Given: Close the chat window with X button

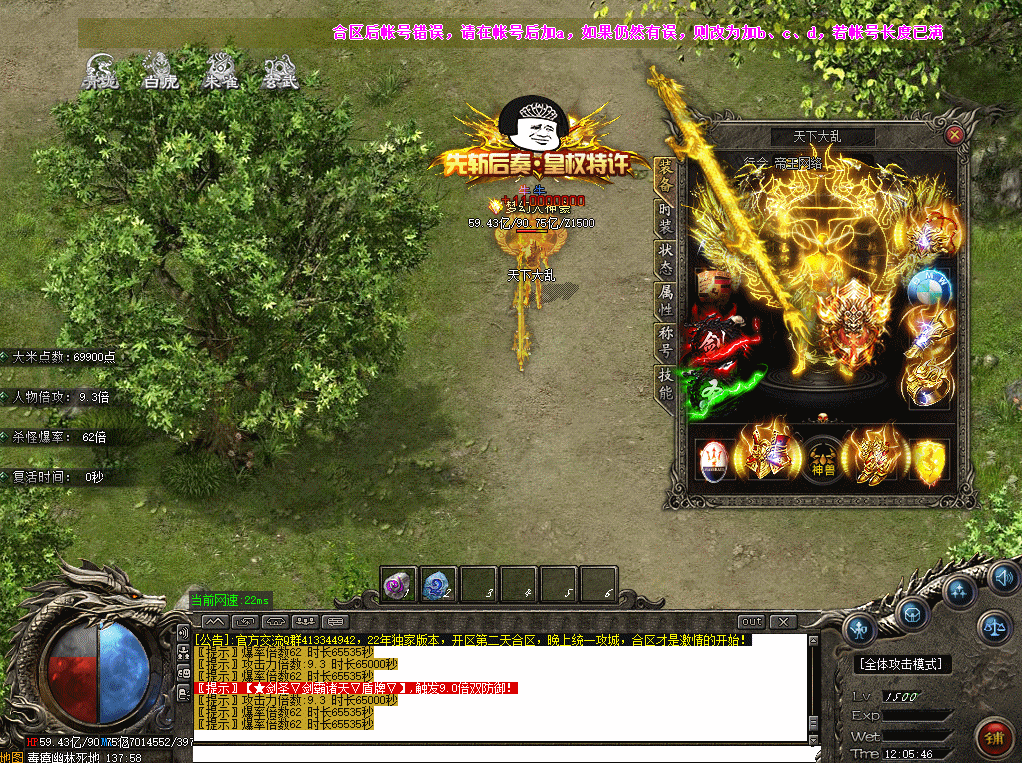Looking at the screenshot, I should [x=782, y=622].
